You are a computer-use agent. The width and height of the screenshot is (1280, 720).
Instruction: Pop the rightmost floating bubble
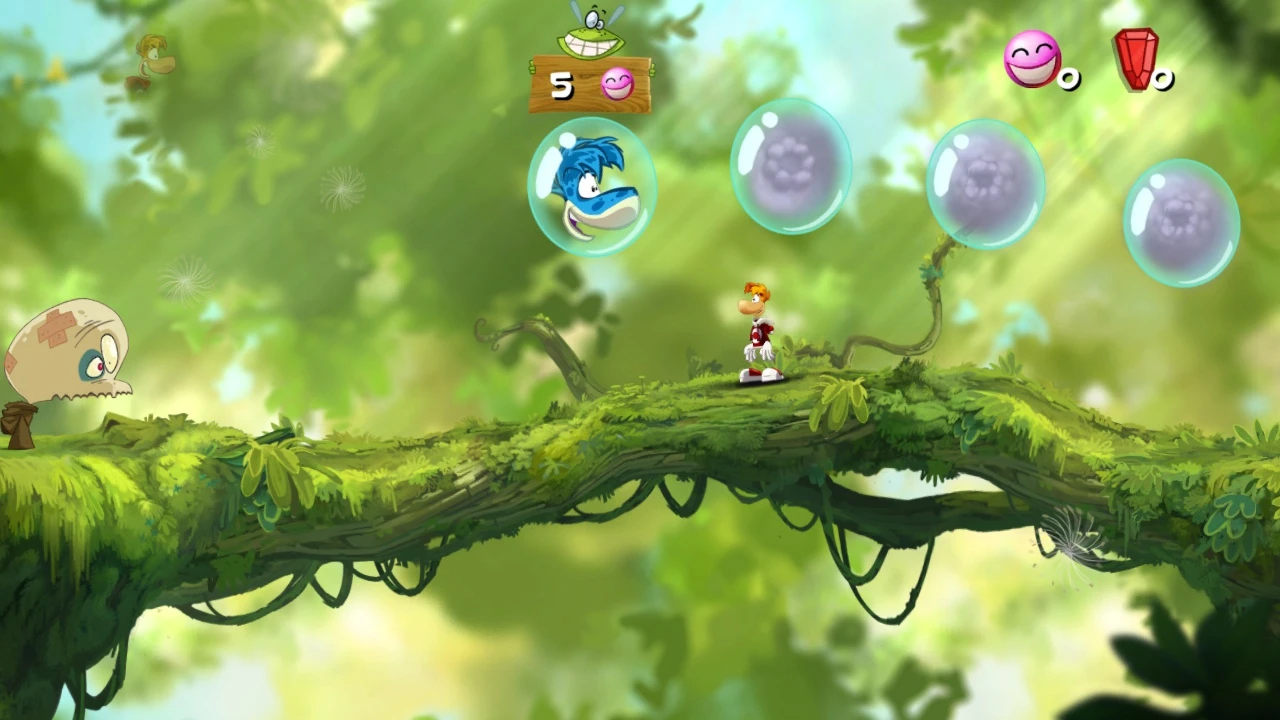(x=1183, y=220)
